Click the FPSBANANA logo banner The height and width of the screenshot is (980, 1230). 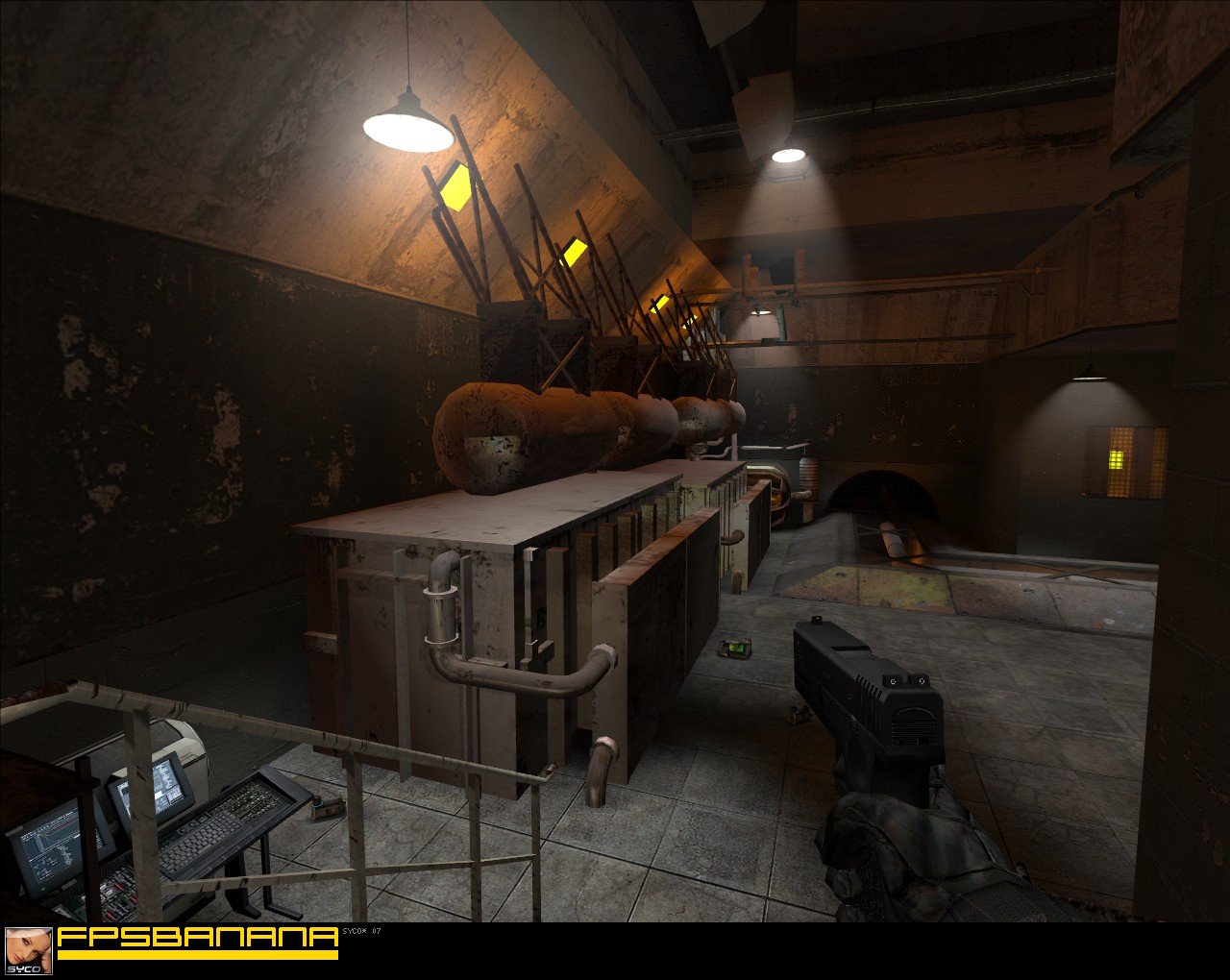197,942
